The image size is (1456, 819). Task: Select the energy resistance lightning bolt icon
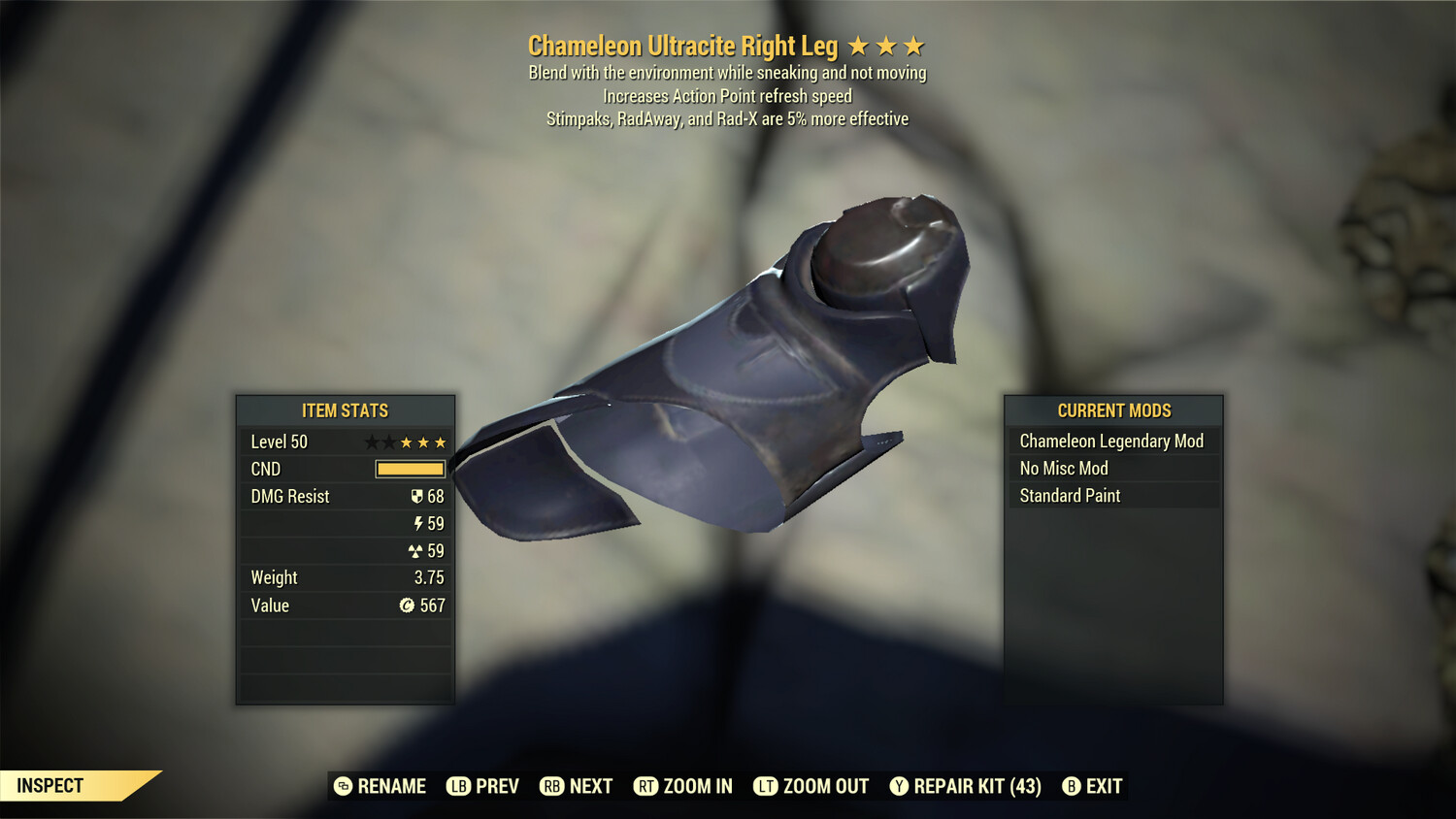[x=417, y=523]
